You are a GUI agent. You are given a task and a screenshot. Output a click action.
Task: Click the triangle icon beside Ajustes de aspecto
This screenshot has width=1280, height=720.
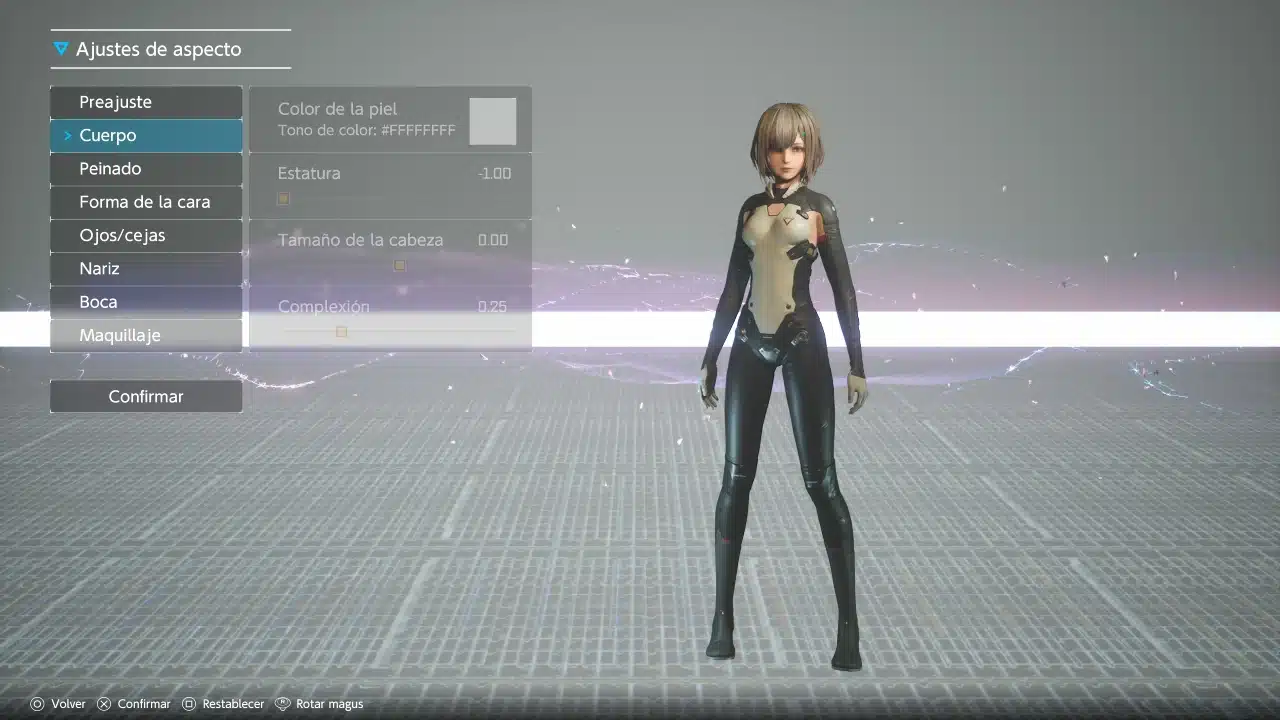(x=60, y=47)
